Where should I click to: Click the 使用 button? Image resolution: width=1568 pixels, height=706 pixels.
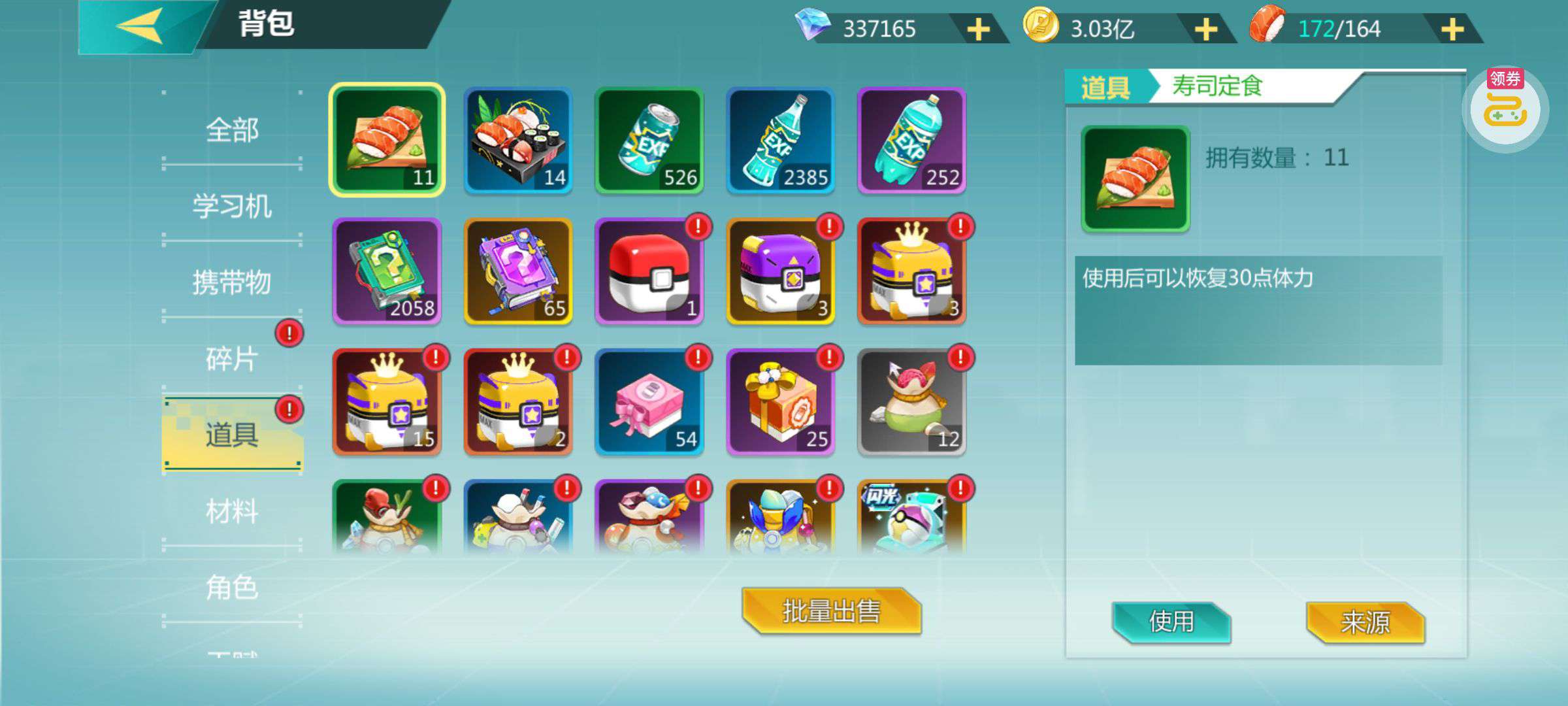(x=1171, y=622)
